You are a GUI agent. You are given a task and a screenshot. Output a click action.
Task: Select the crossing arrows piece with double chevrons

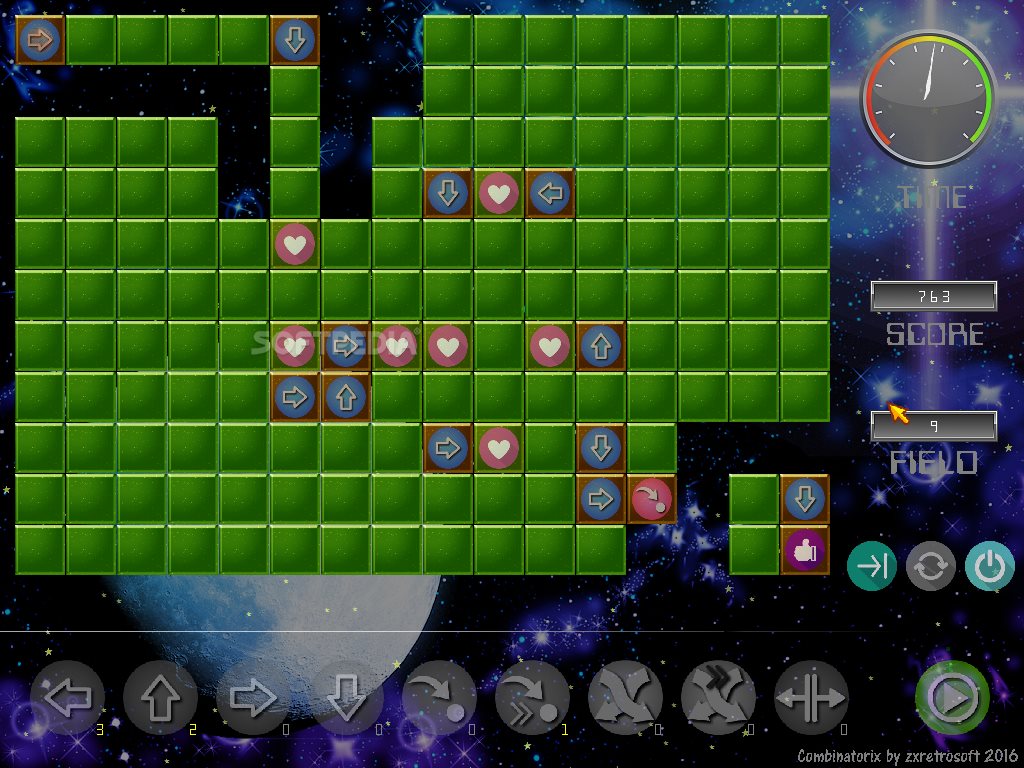718,697
